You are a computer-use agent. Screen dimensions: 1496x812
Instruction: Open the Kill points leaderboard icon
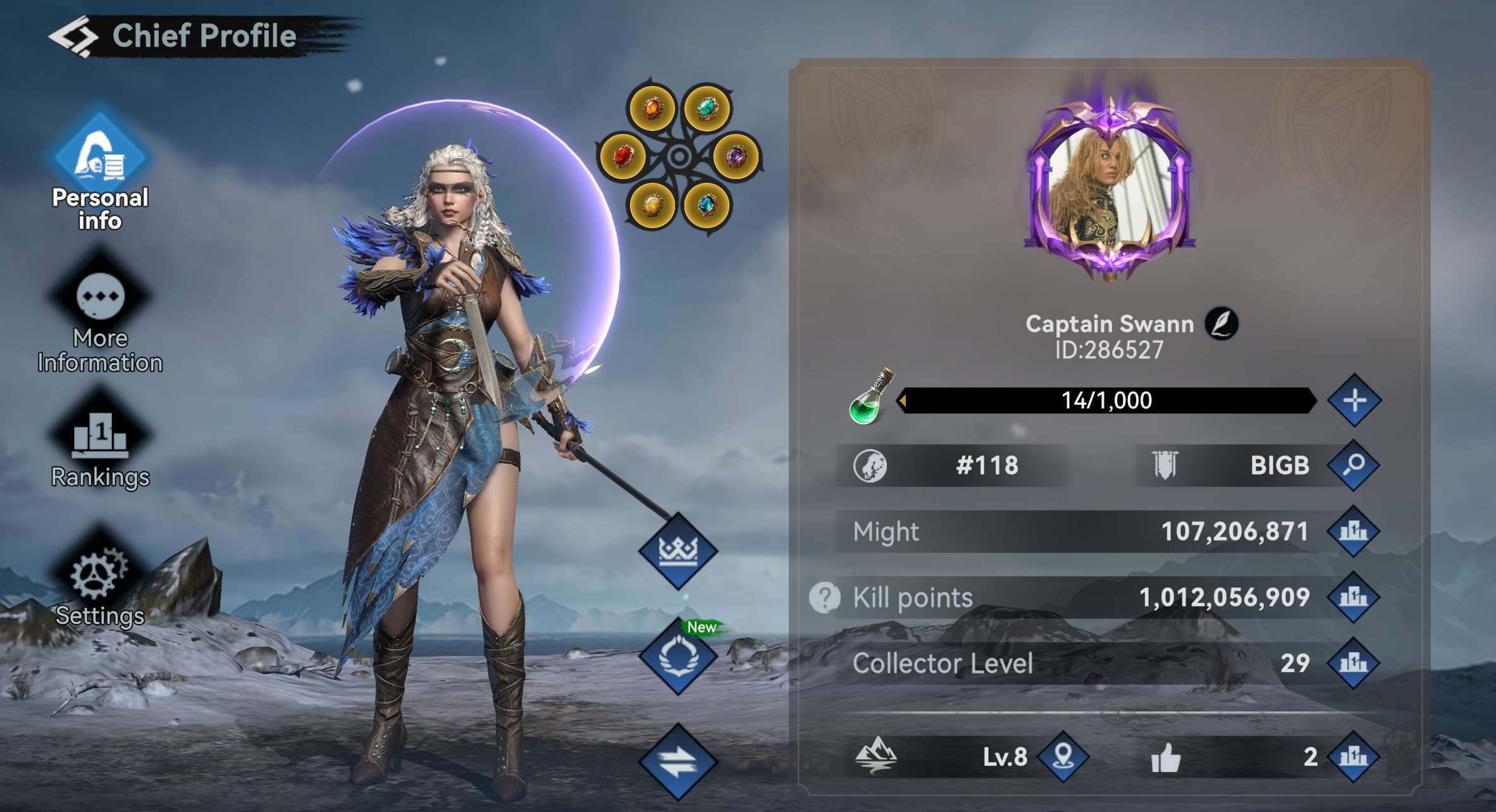point(1355,596)
